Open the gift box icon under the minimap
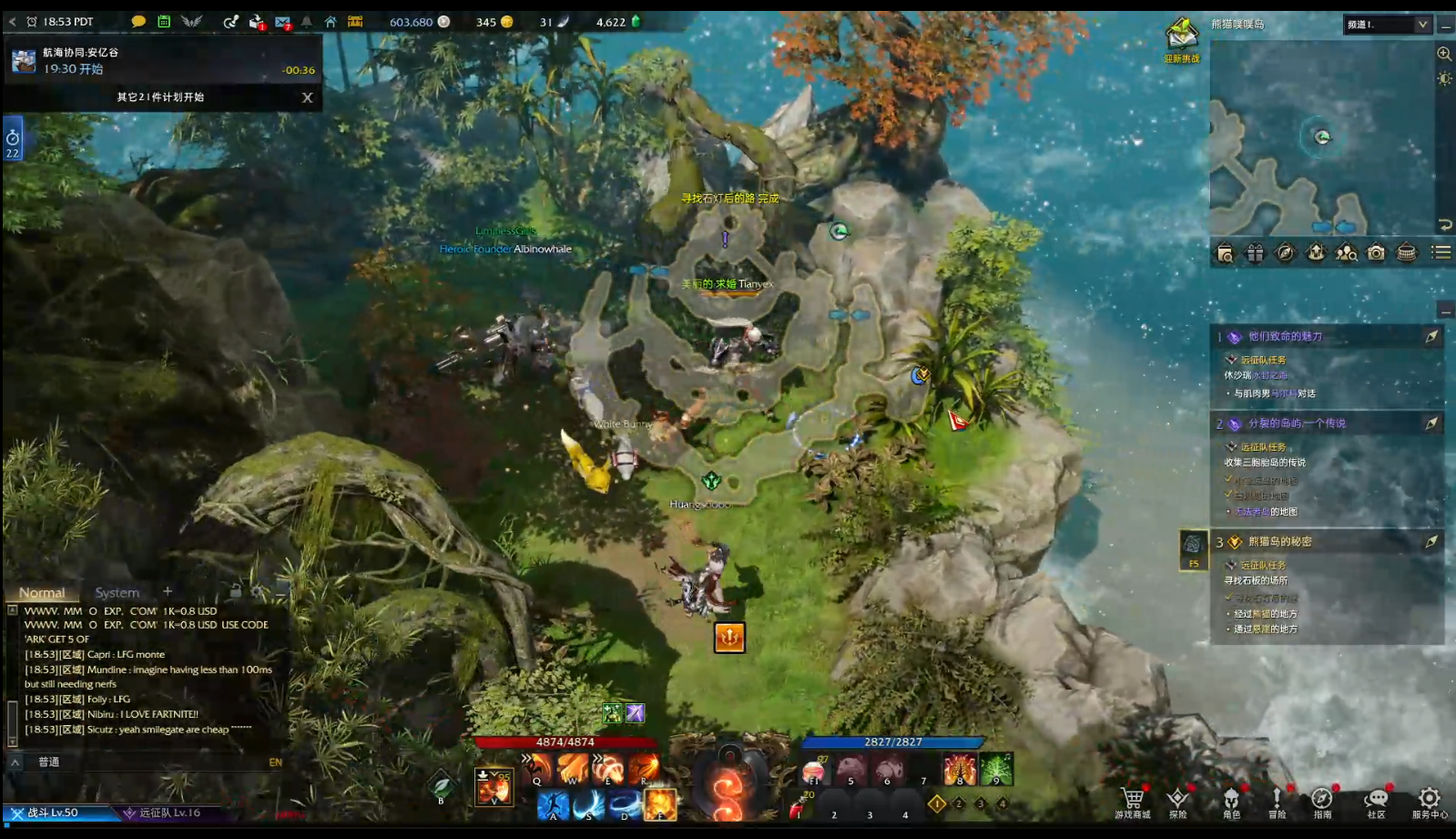The image size is (1456, 839). click(x=1255, y=253)
